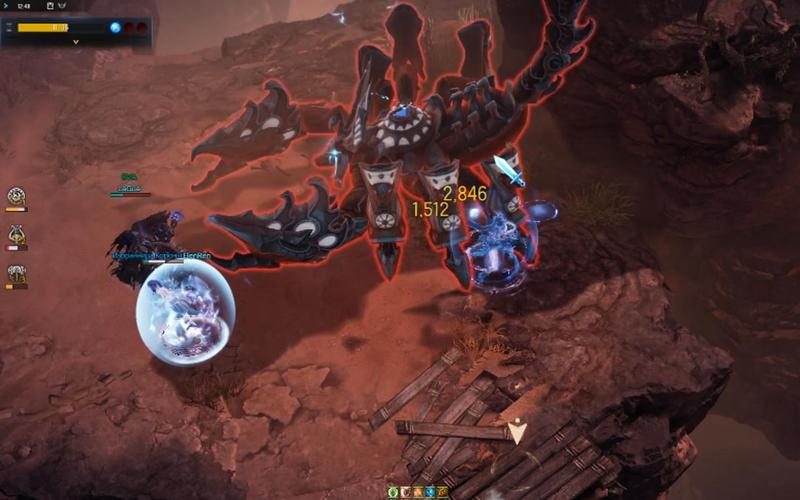Click the glowing blue orb in boss panel
The image size is (800, 500).
[x=115, y=27]
